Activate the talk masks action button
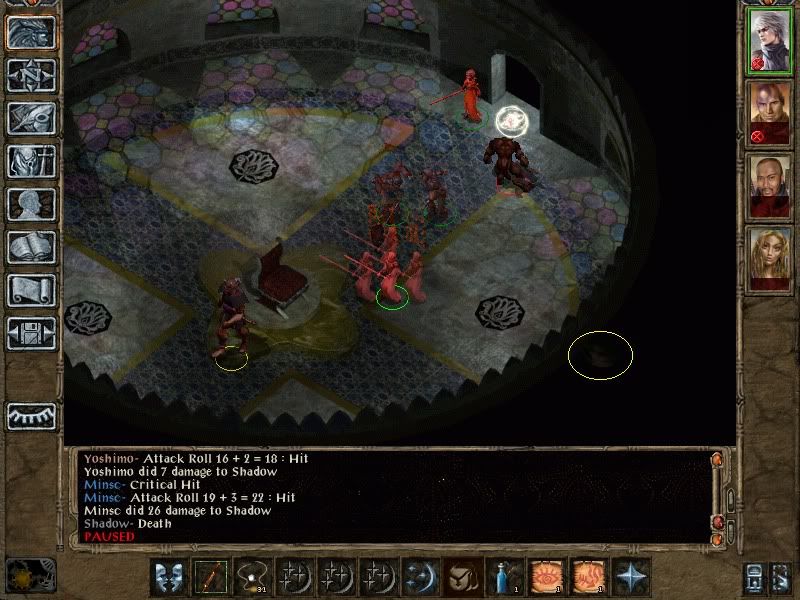Screen dimensions: 800x600 (x=169, y=578)
